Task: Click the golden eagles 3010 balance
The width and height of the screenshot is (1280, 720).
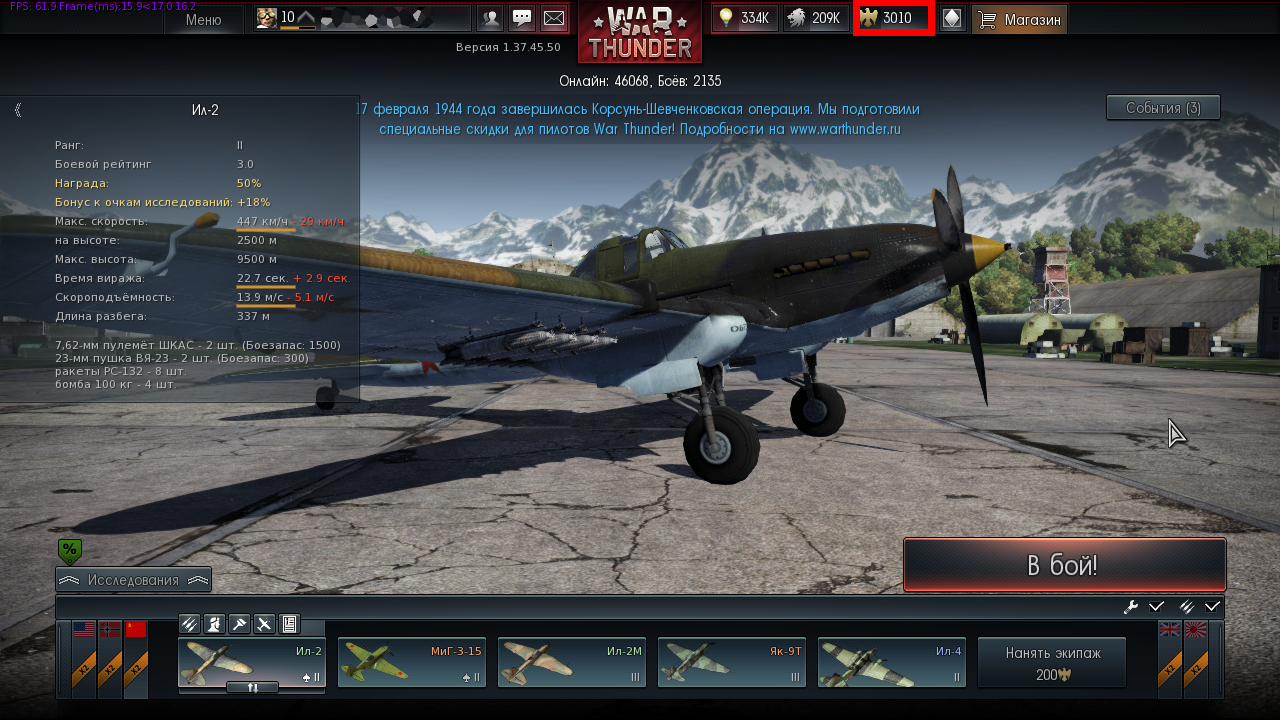Action: pos(894,18)
